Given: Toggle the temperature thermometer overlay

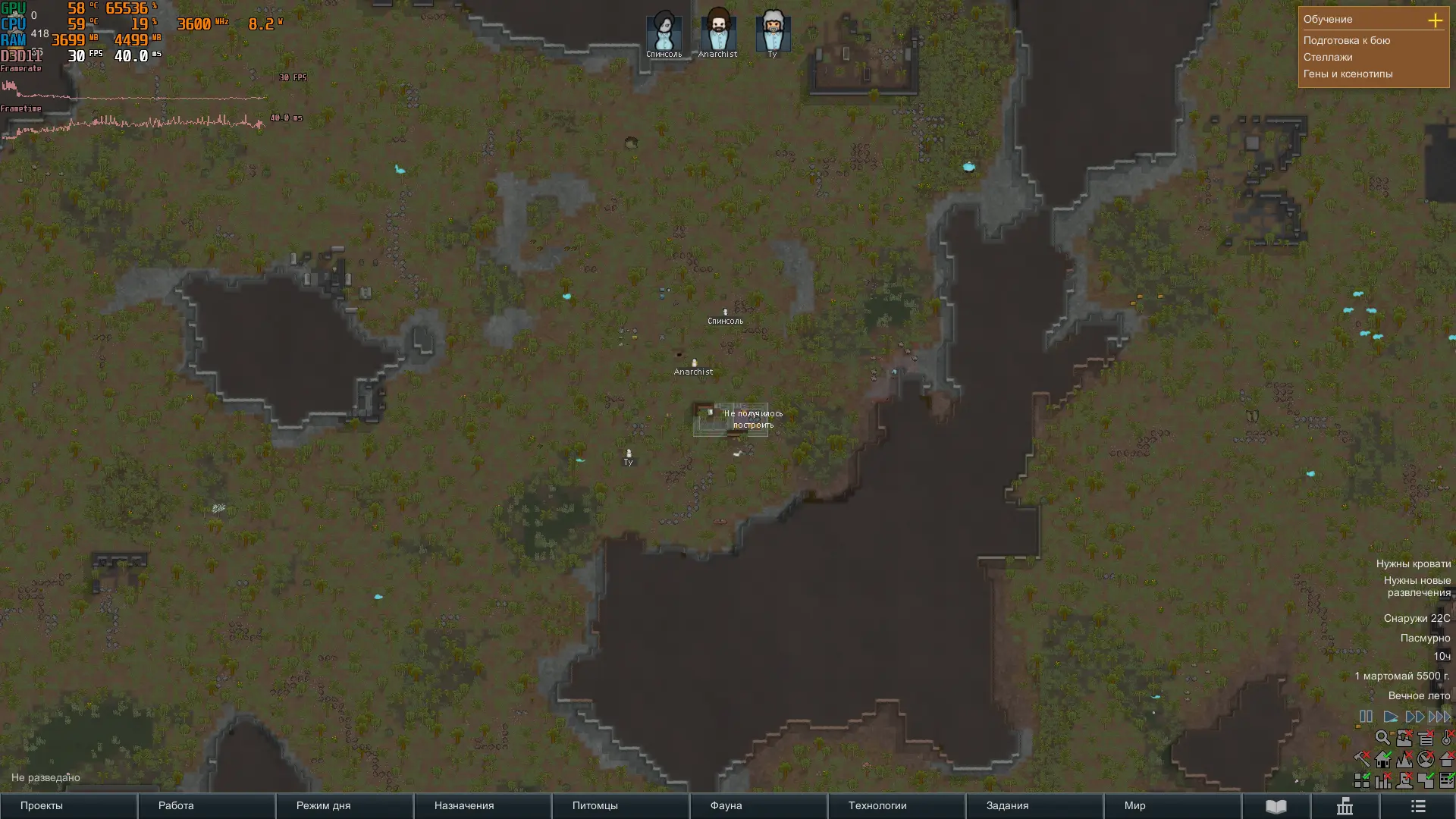Looking at the screenshot, I should pos(1447,737).
